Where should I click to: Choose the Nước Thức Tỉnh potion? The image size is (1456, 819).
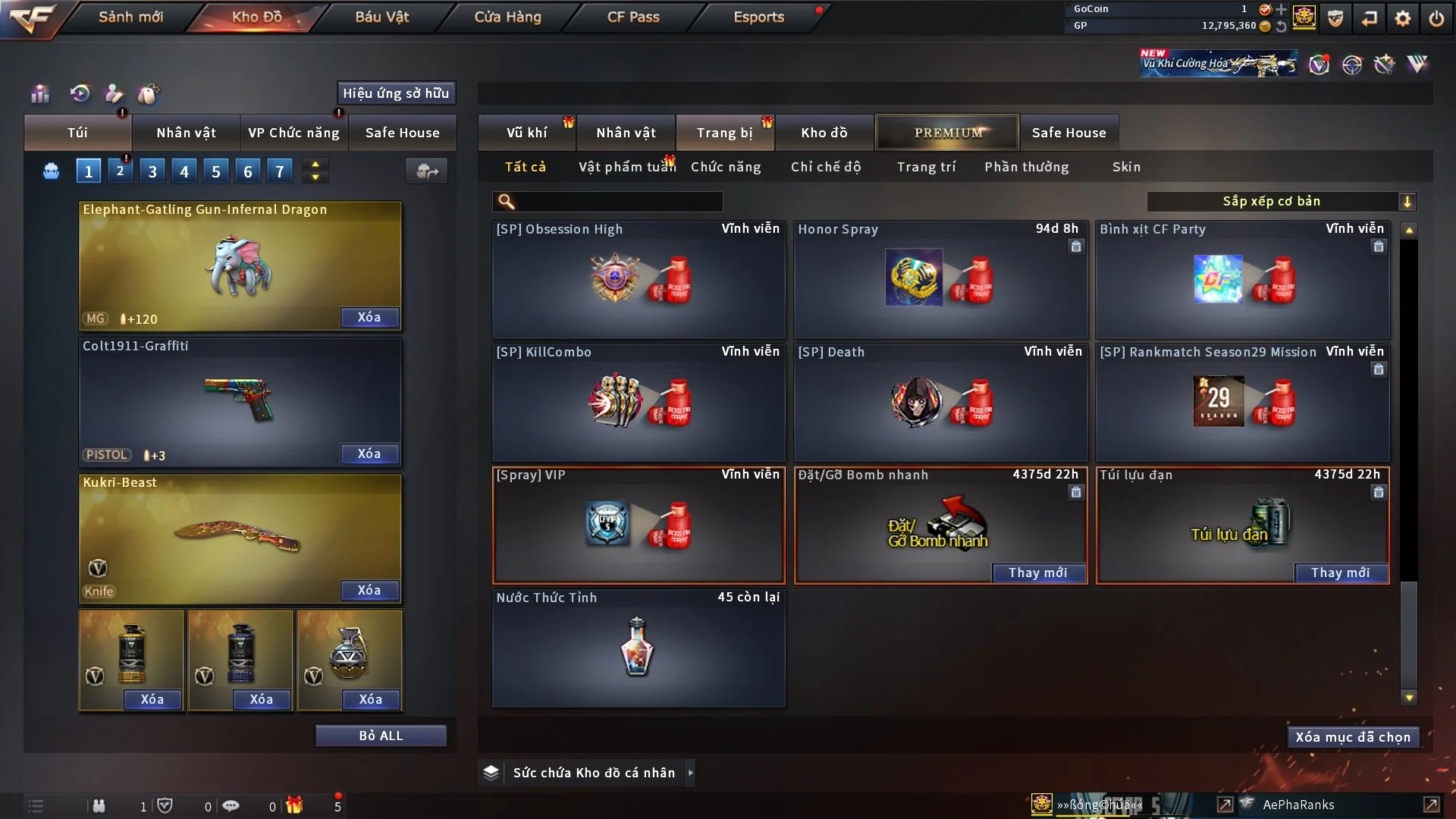click(638, 648)
